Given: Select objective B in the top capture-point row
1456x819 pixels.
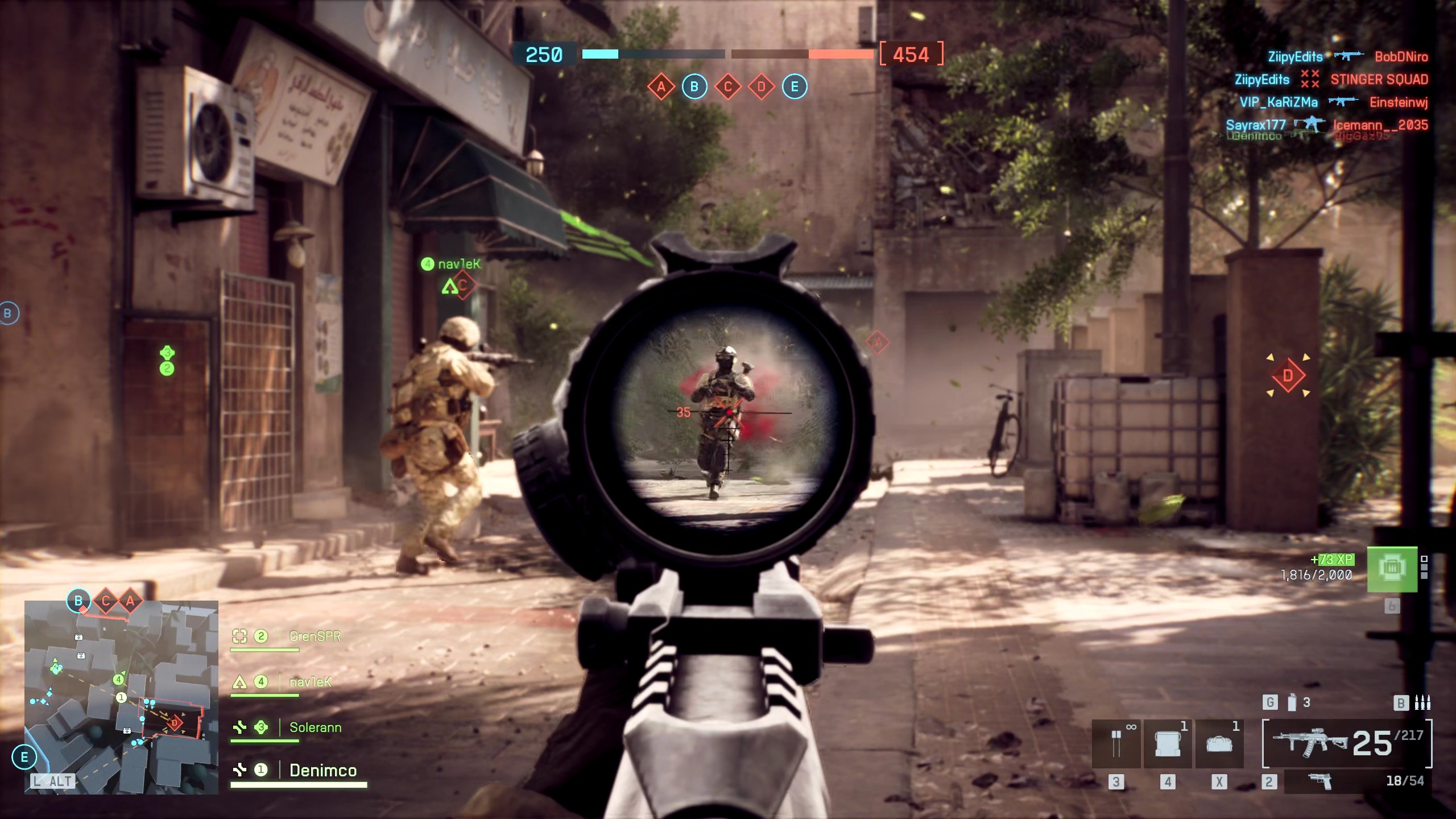Looking at the screenshot, I should coord(694,87).
